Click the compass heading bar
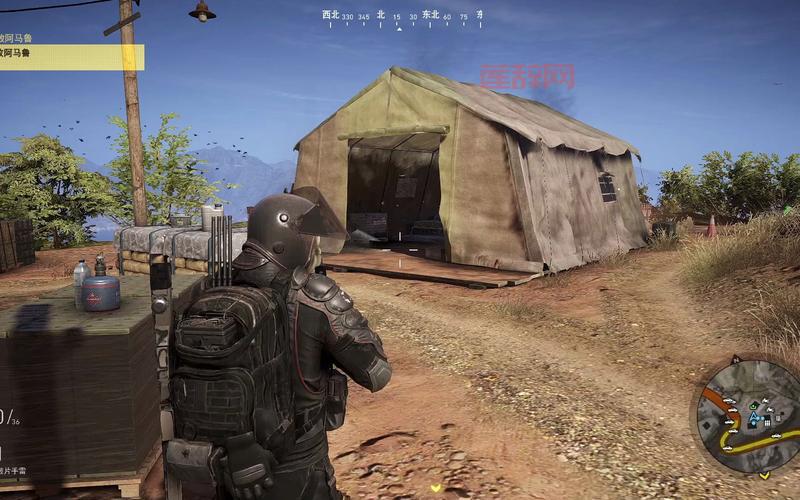This screenshot has height=500, width=800. [x=401, y=19]
